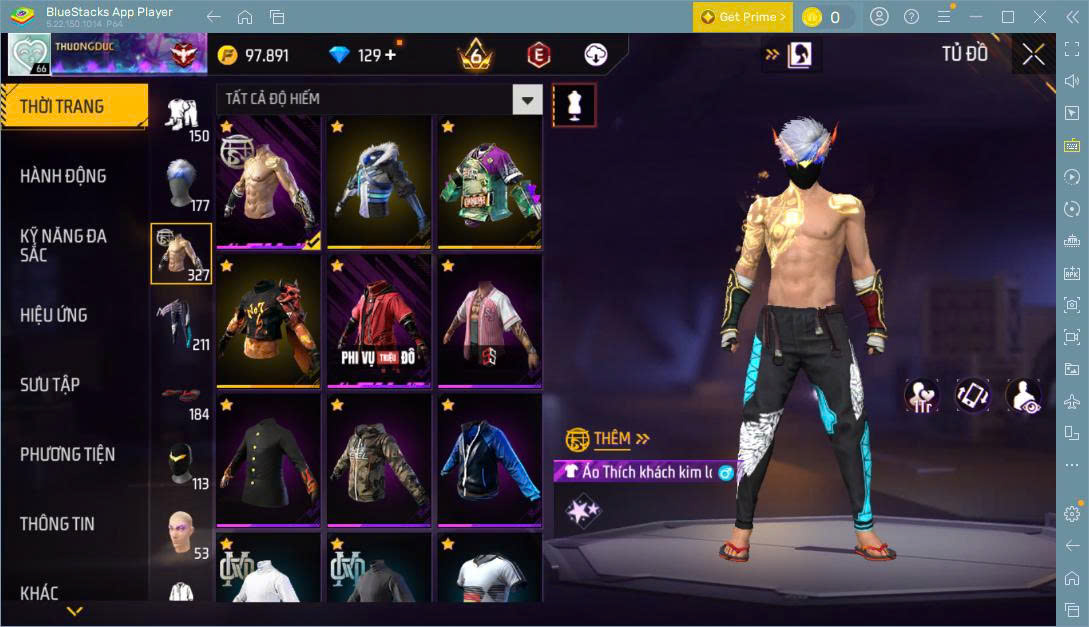Viewport: 1089px width, 627px height.
Task: Choose the blue and black jacket
Action: (x=489, y=459)
